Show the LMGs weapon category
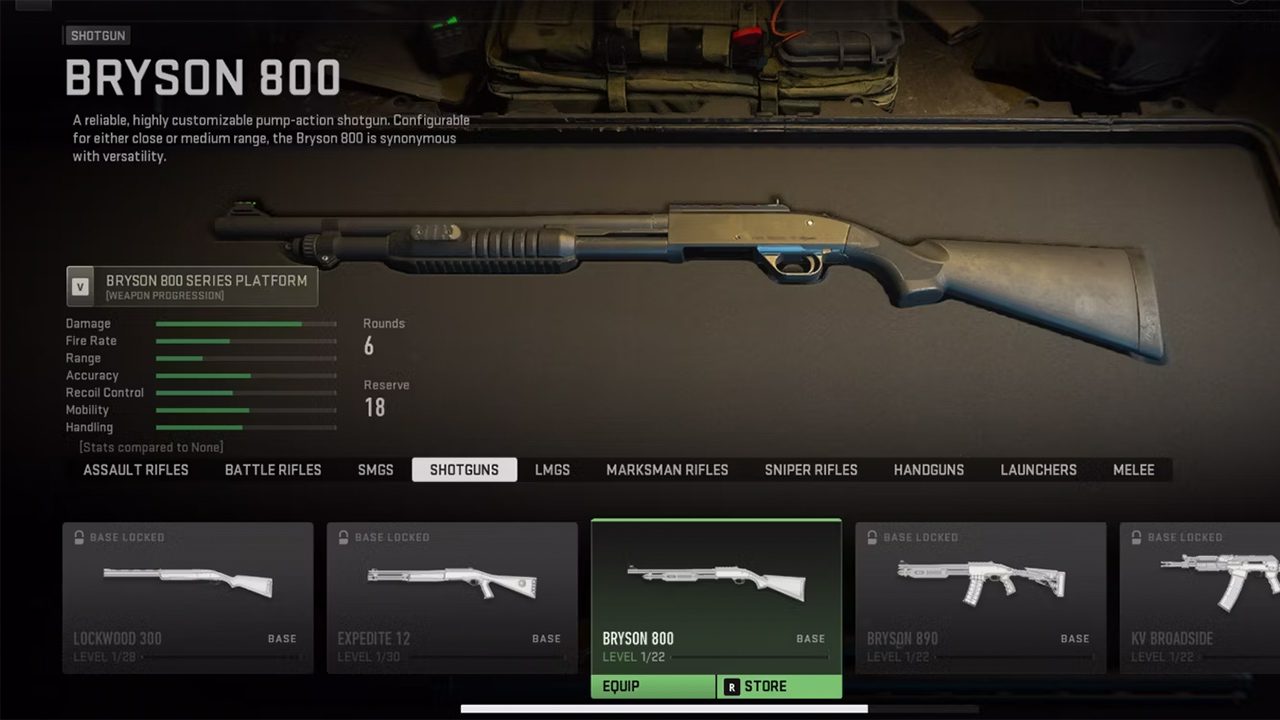1280x720 pixels. pos(552,470)
